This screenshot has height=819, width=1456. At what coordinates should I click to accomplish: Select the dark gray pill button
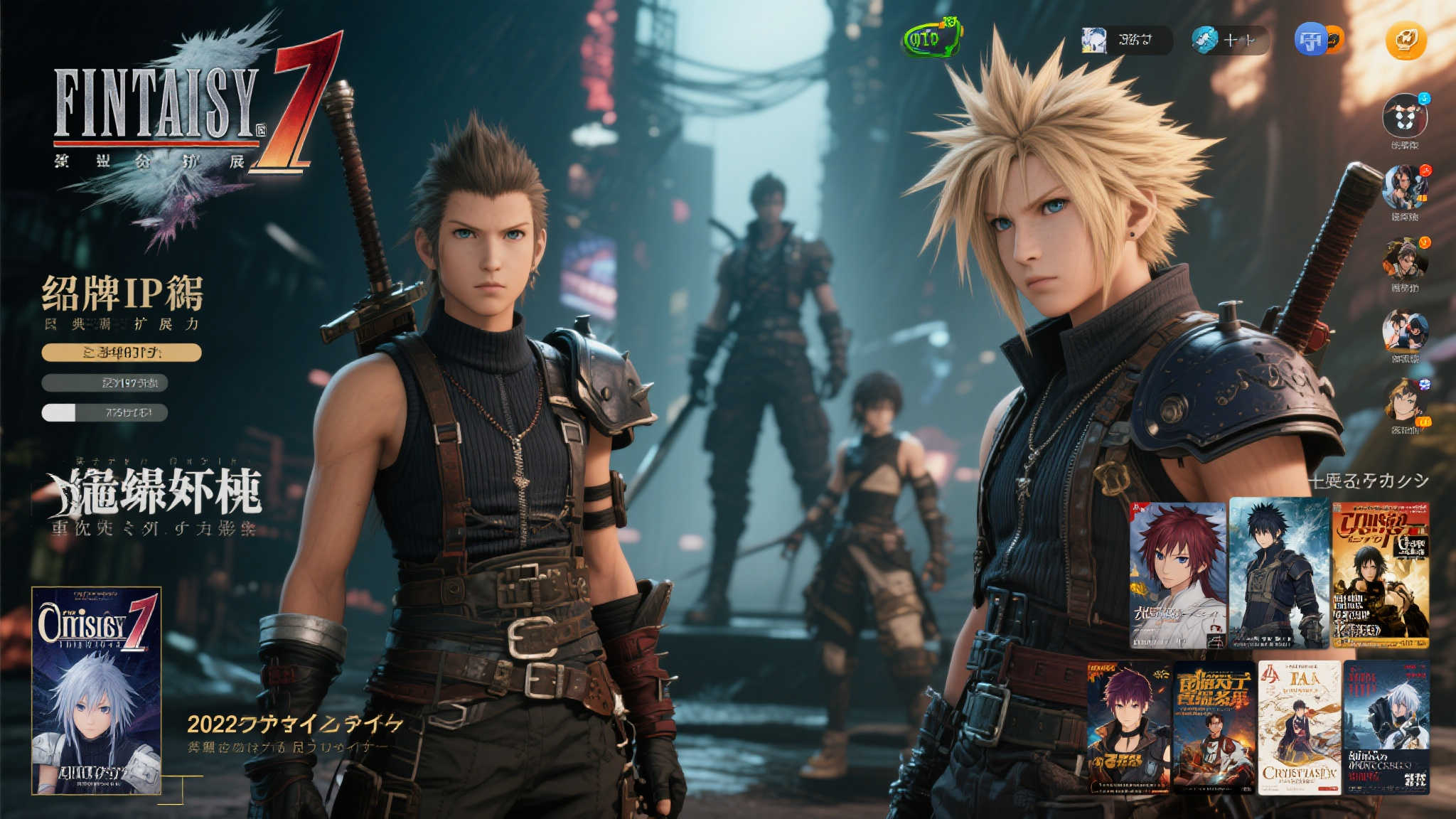(x=105, y=383)
